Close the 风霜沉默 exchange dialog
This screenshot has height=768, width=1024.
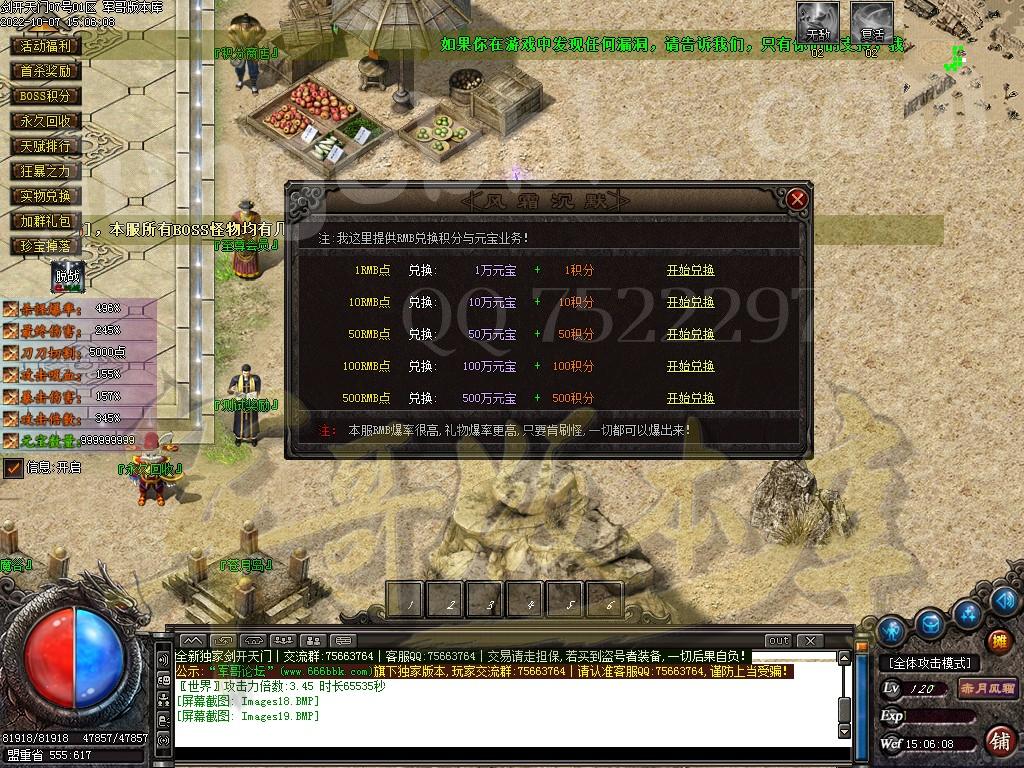pyautogui.click(x=797, y=199)
